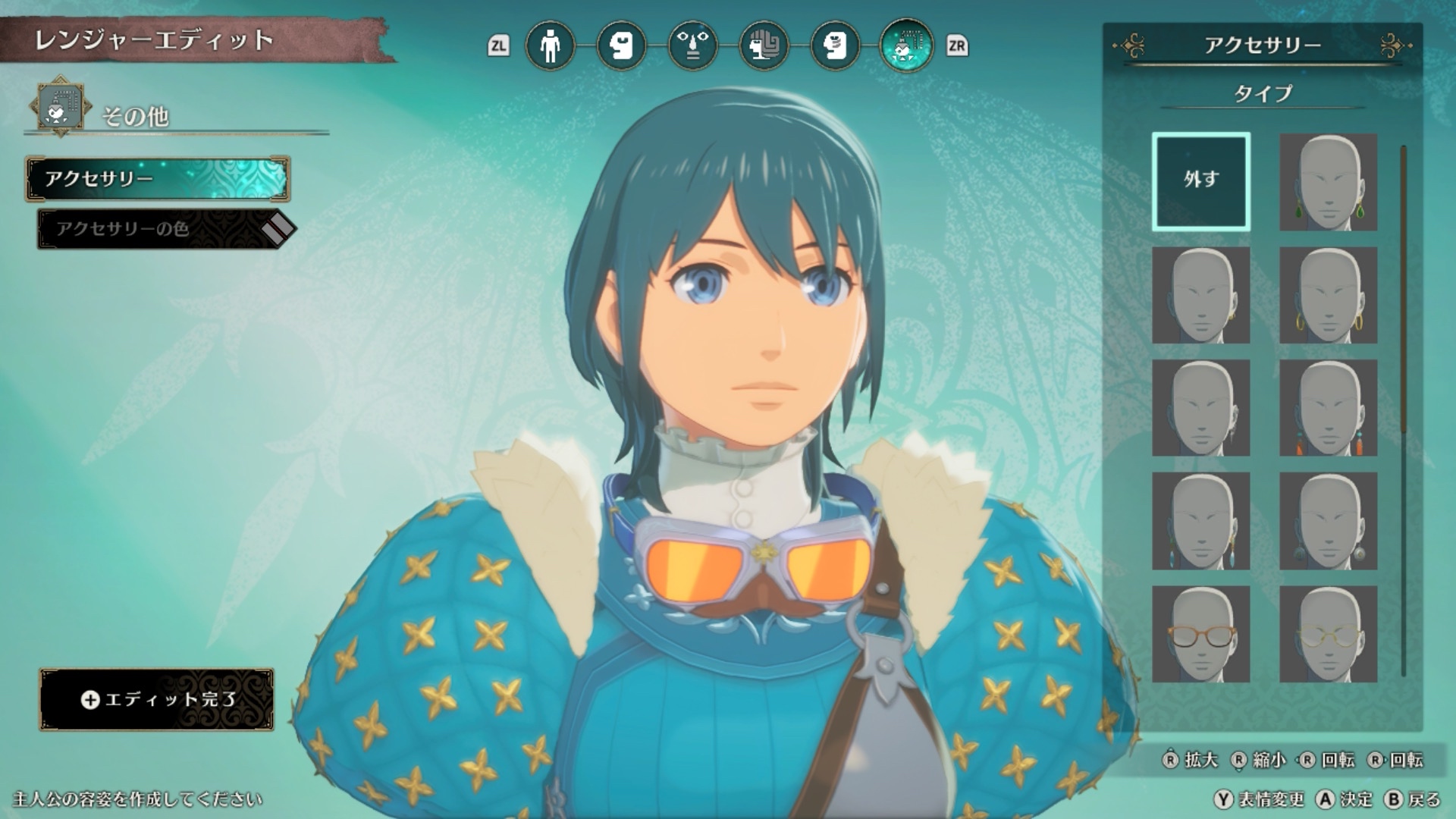The height and width of the screenshot is (819, 1456).
Task: Pick the round silver disc earrings
Action: 1328,521
